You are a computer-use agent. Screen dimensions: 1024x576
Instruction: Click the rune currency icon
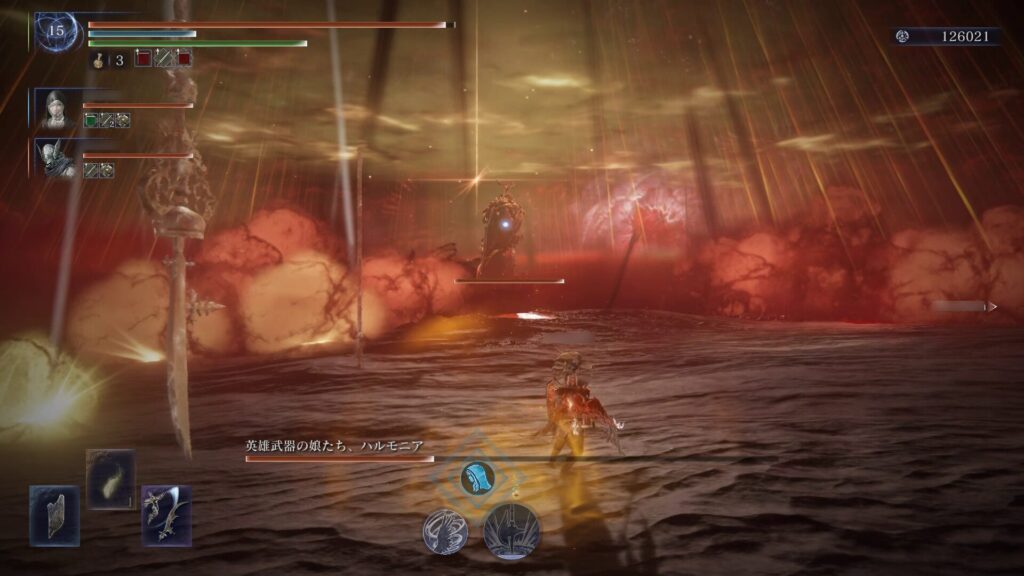903,36
